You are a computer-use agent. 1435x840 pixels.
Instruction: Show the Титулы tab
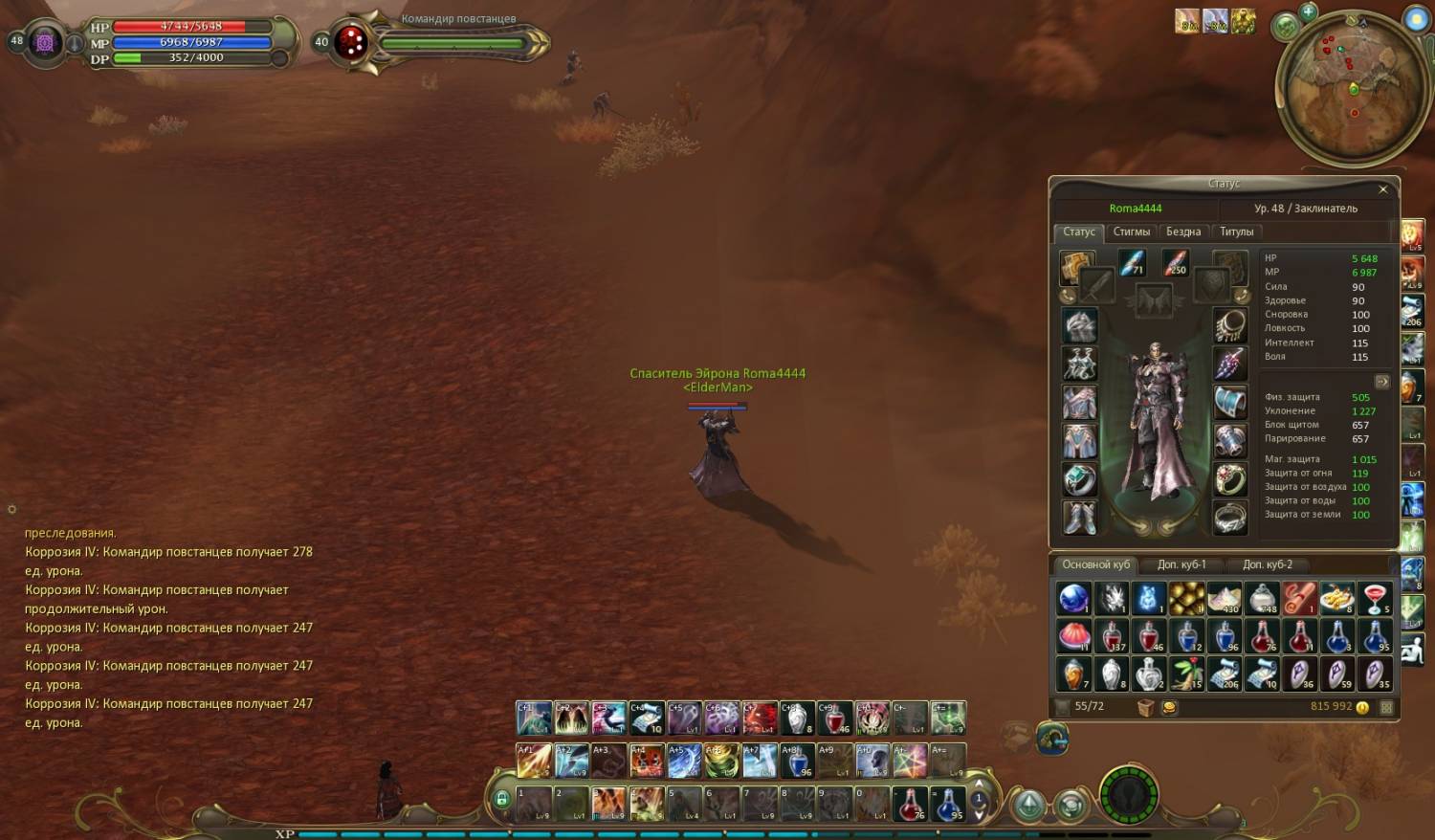(1236, 232)
